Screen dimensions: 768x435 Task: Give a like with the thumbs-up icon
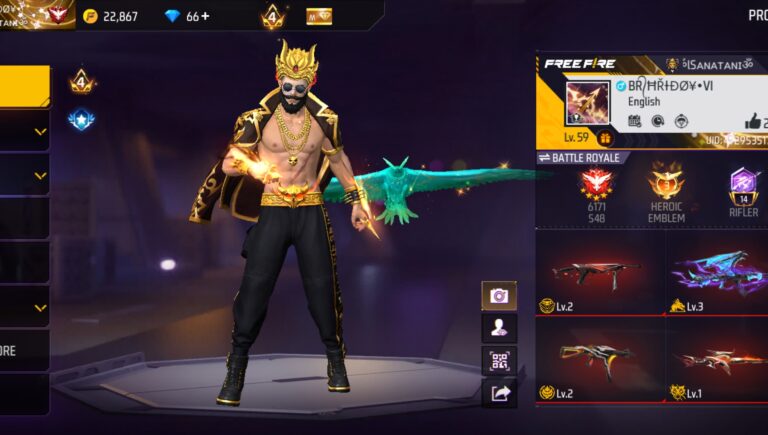point(753,120)
